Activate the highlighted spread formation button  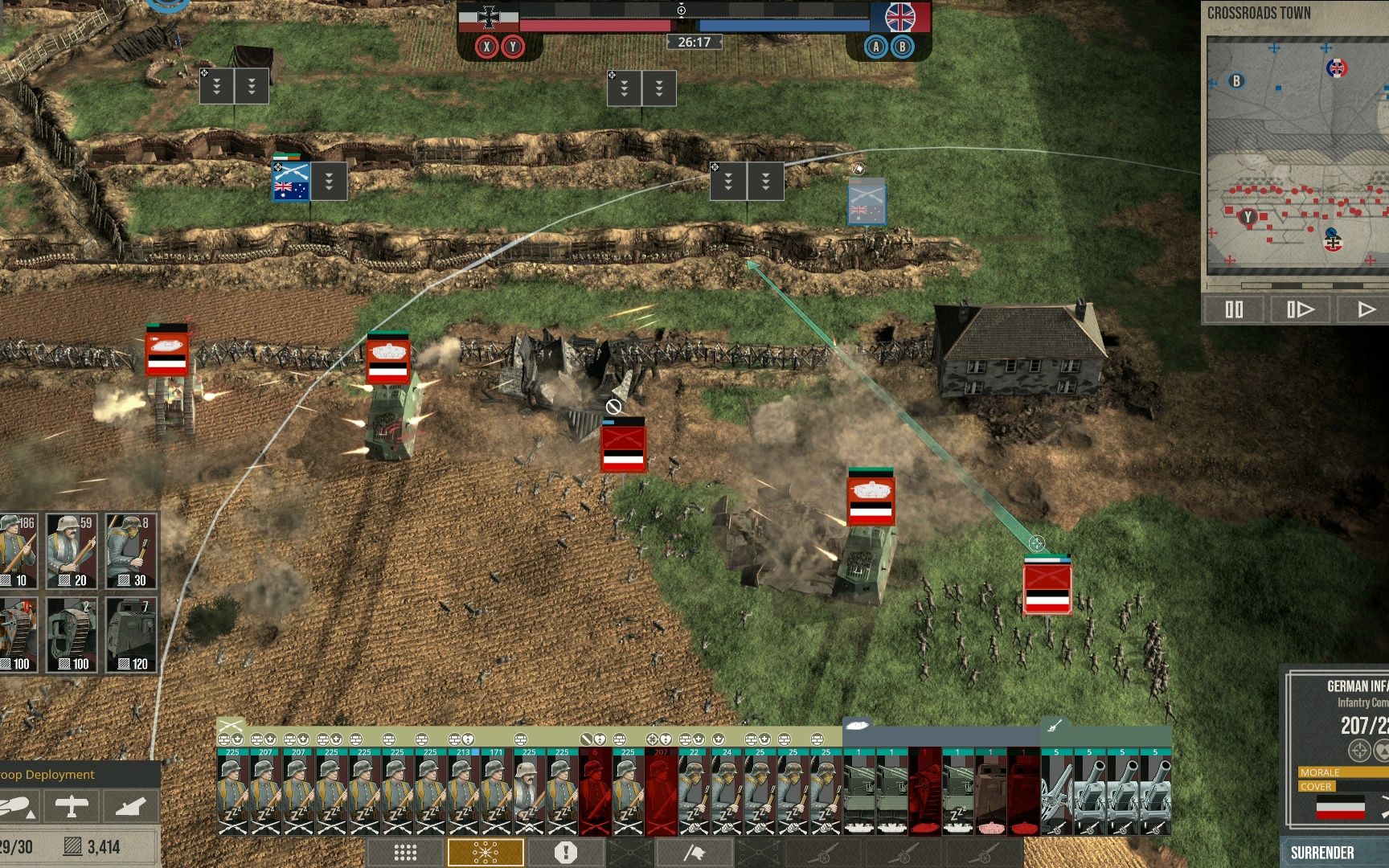(486, 853)
